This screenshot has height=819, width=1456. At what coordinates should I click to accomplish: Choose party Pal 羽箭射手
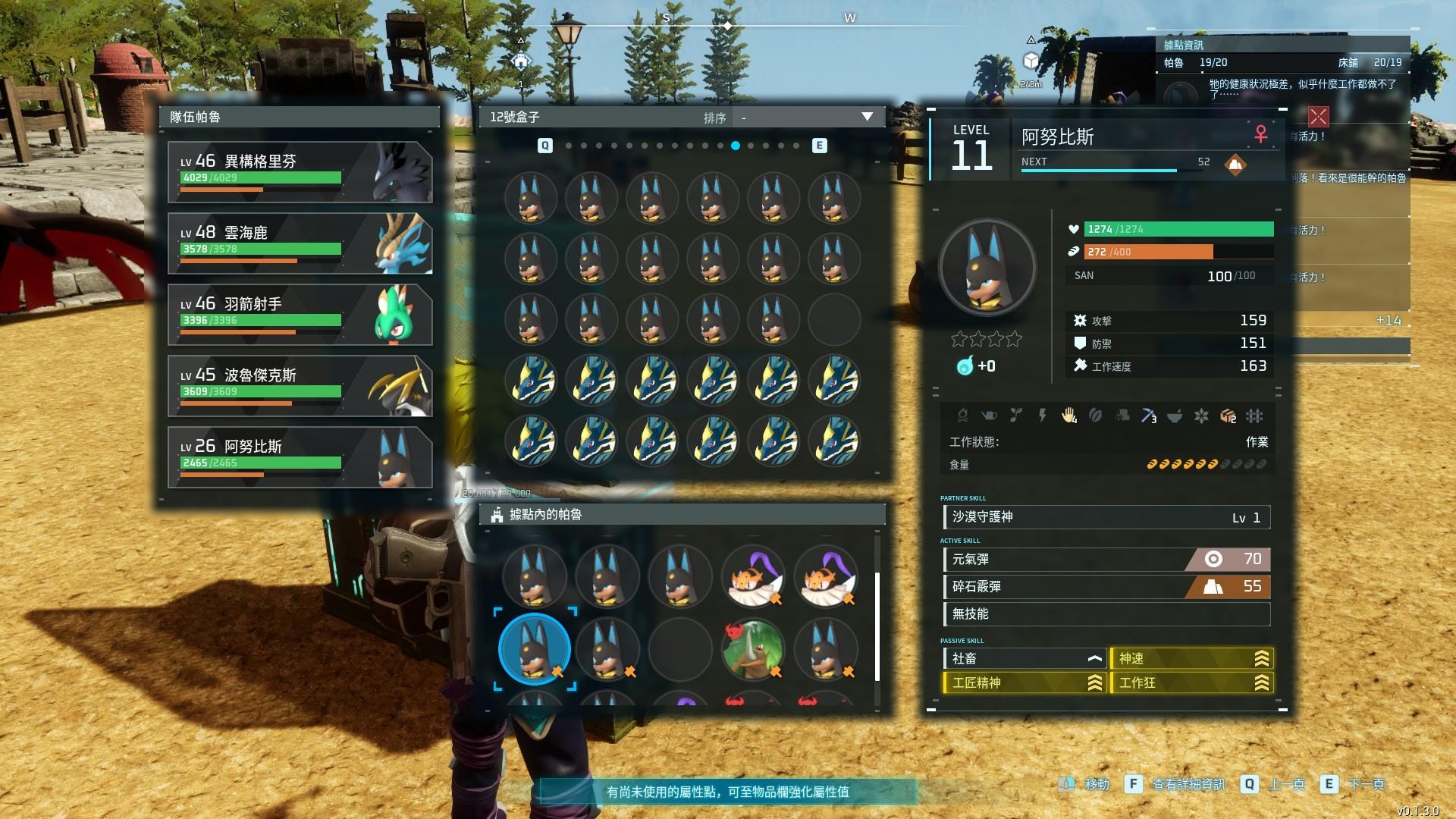point(300,315)
